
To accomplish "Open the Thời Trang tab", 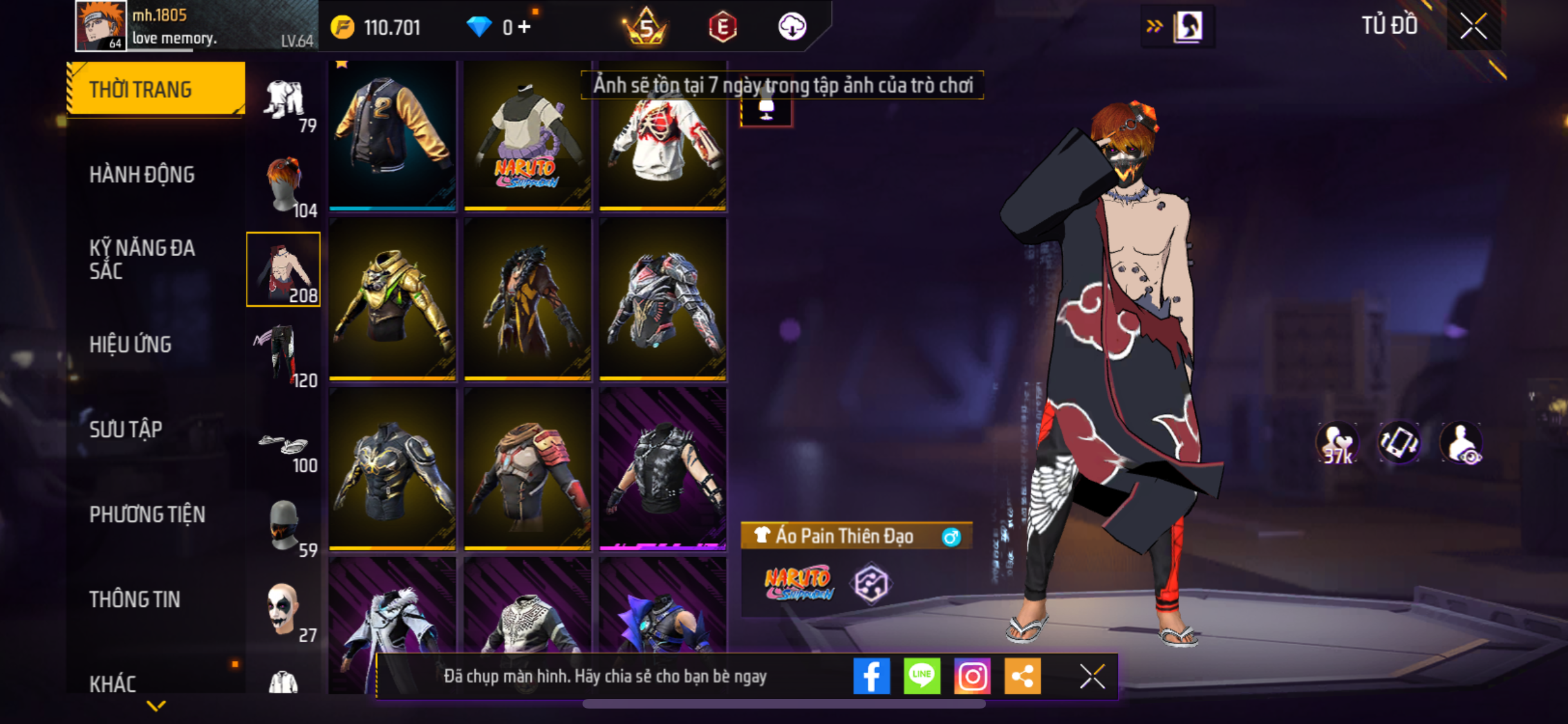I will pos(155,89).
